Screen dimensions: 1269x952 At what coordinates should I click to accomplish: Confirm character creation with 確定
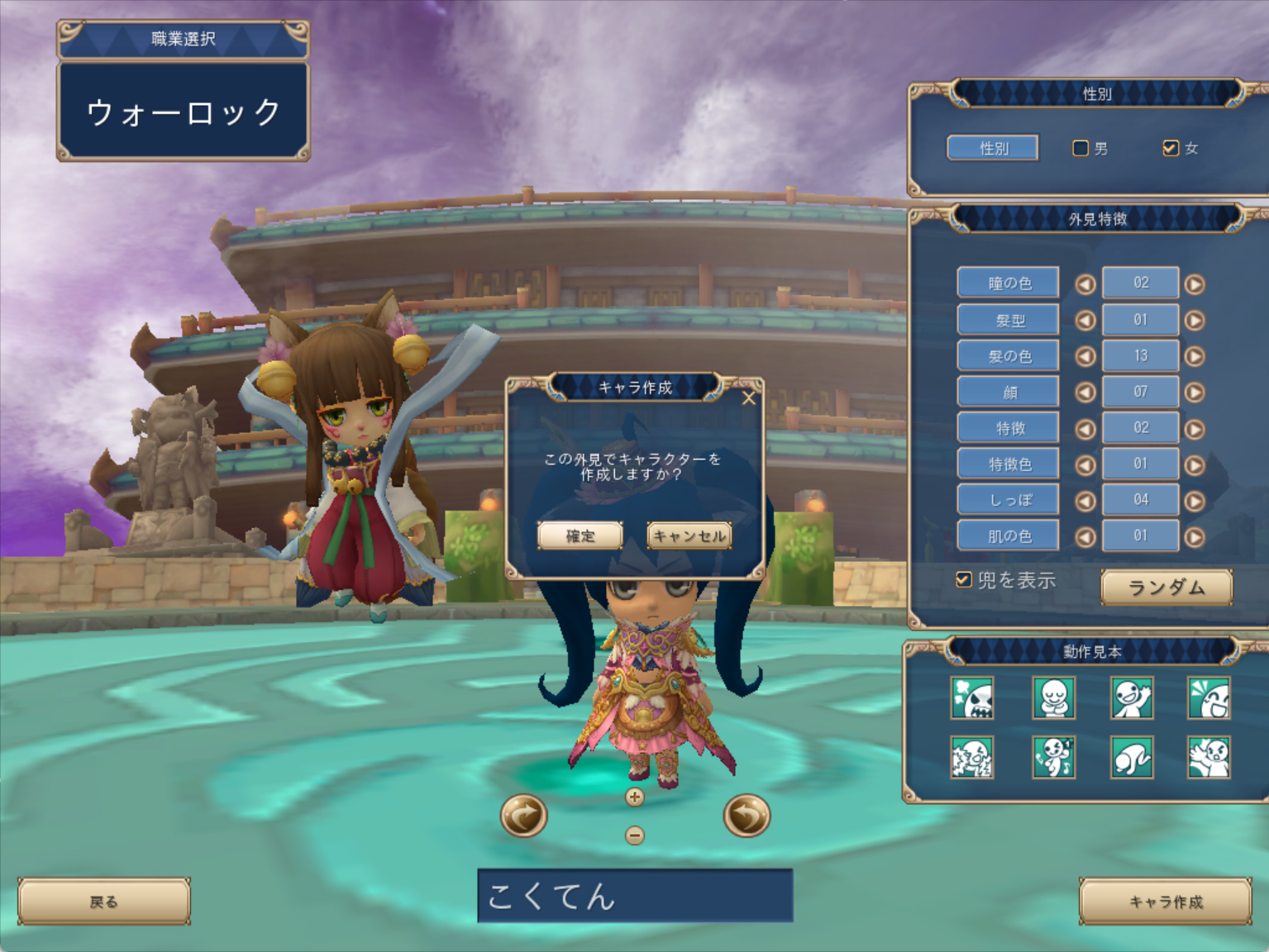[x=580, y=535]
